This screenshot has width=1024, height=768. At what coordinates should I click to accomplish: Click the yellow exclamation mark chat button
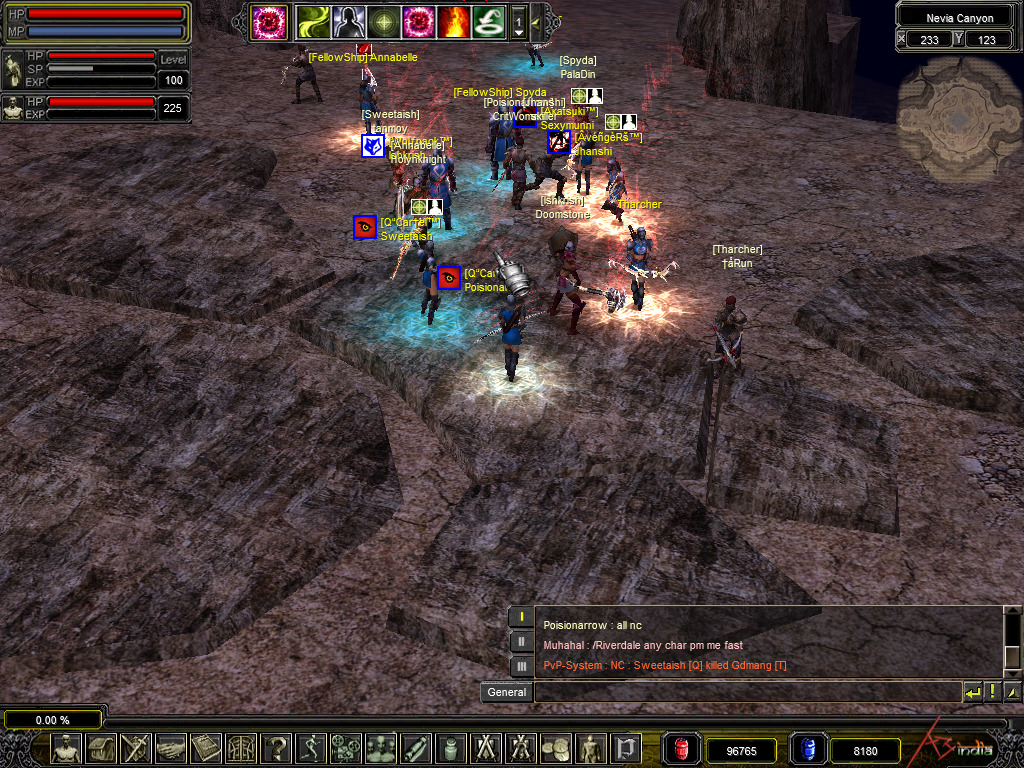pos(992,692)
